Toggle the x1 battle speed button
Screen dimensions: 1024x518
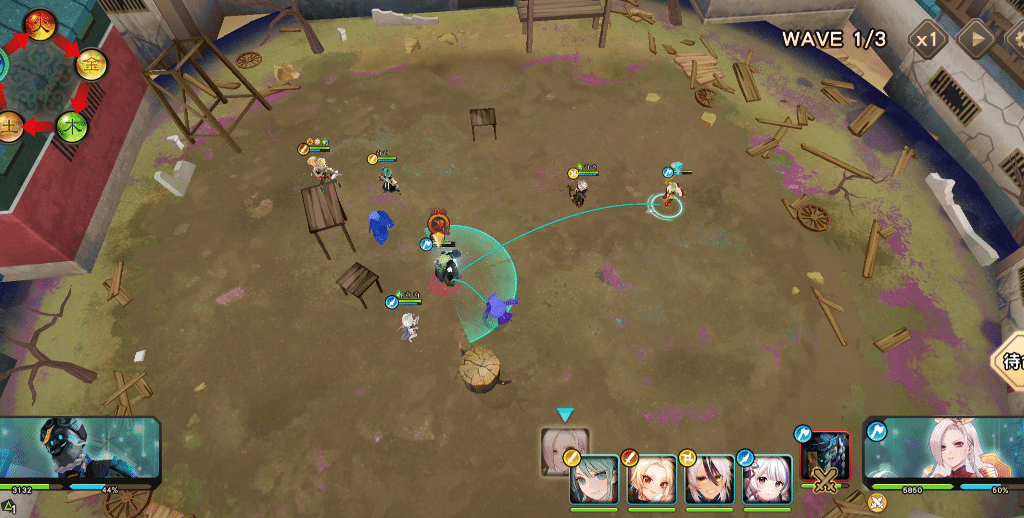[x=929, y=40]
